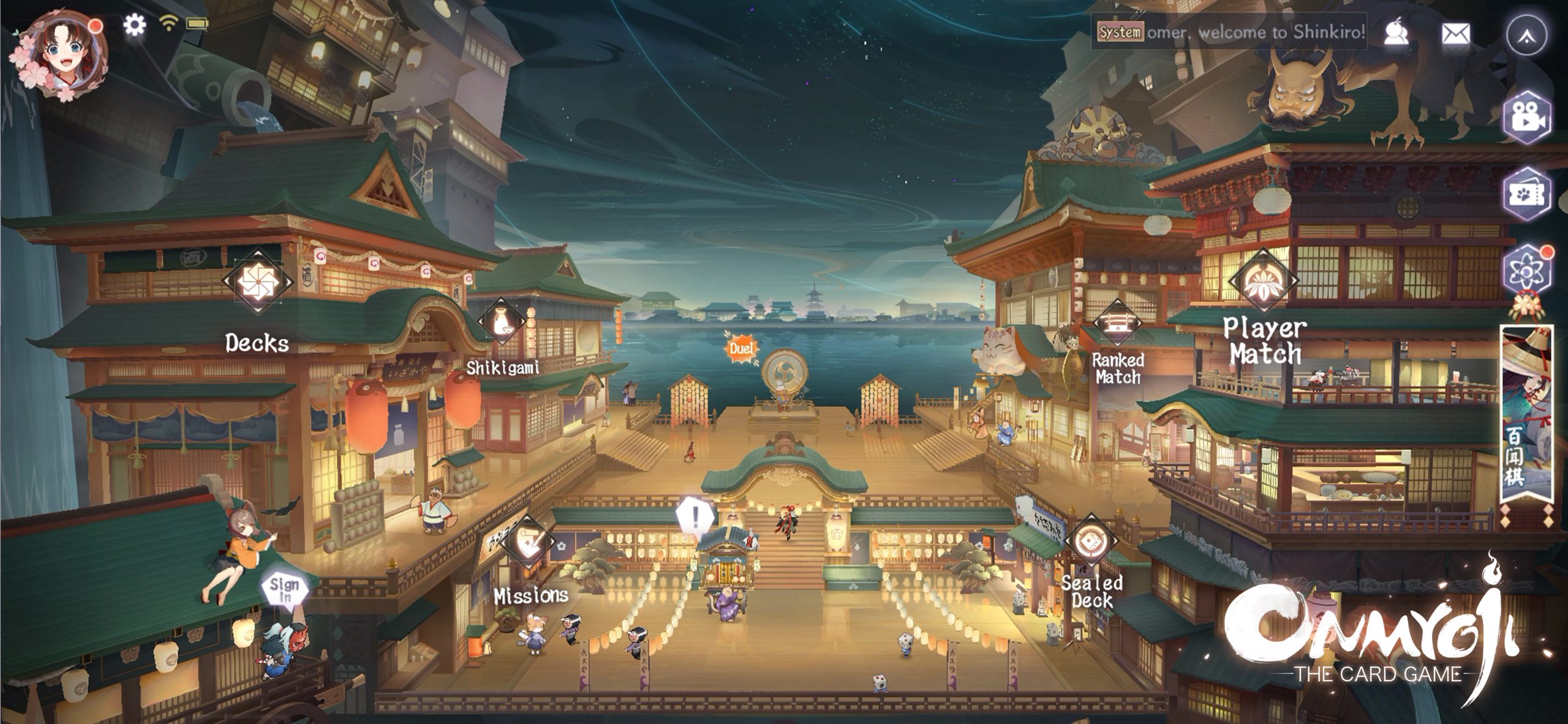Viewport: 1568px width, 724px height.
Task: Open the friends list icon
Action: [1396, 34]
